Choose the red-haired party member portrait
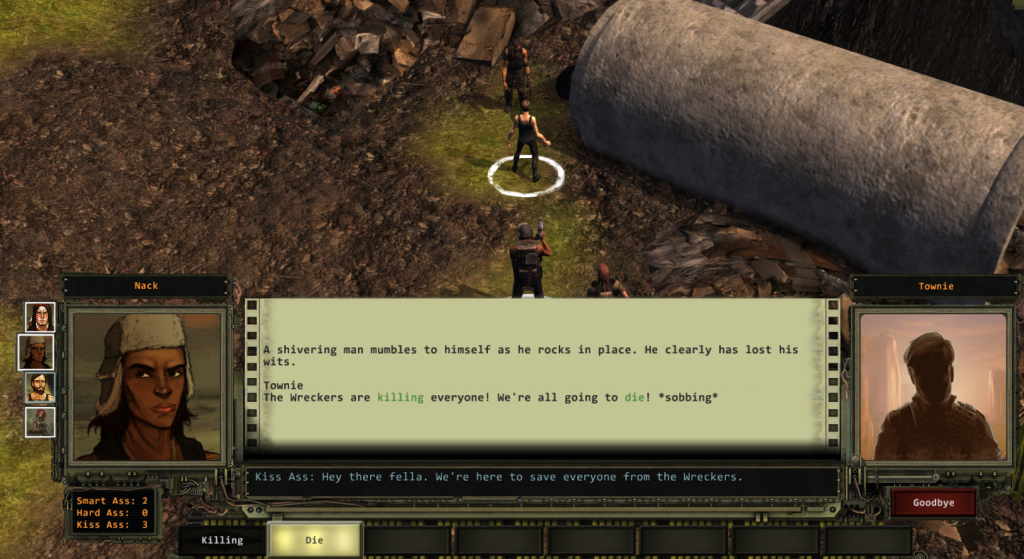1024x559 pixels. tap(40, 421)
